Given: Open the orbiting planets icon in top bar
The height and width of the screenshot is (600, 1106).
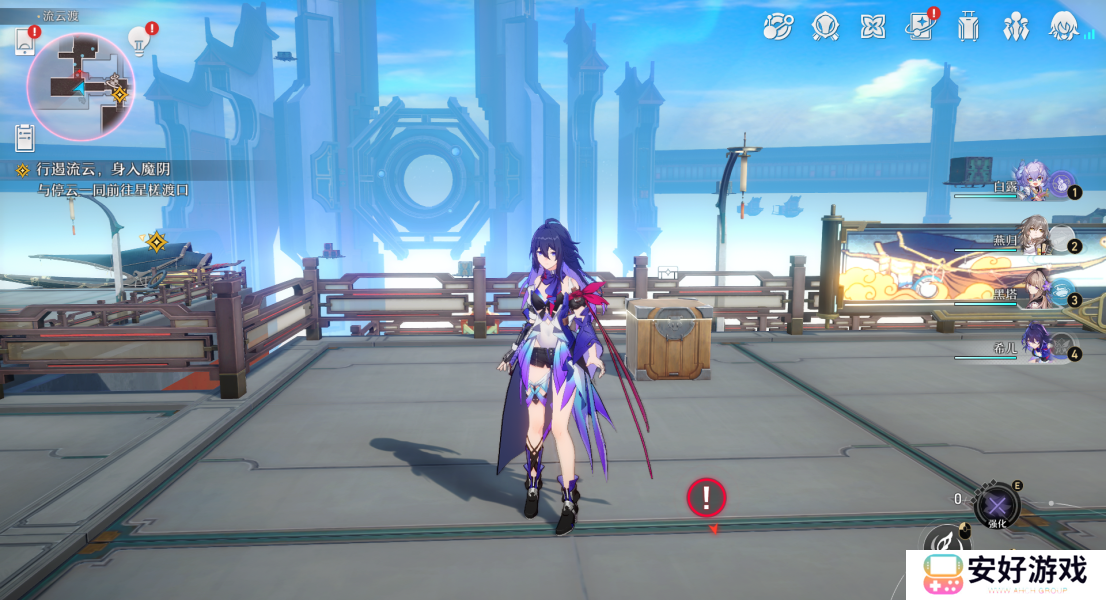Looking at the screenshot, I should [x=777, y=27].
